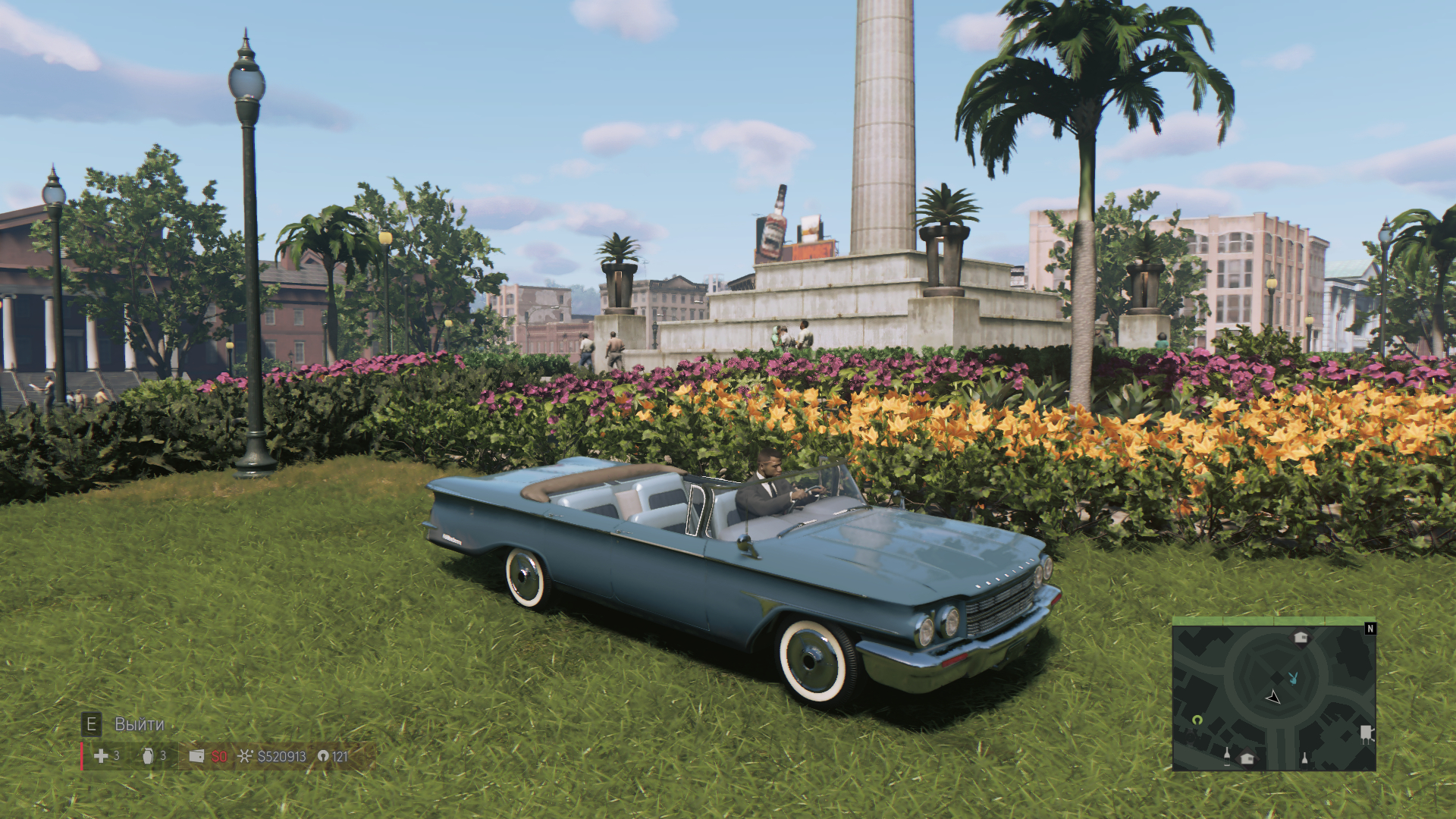
Task: Select the grenade count icon
Action: [x=147, y=756]
